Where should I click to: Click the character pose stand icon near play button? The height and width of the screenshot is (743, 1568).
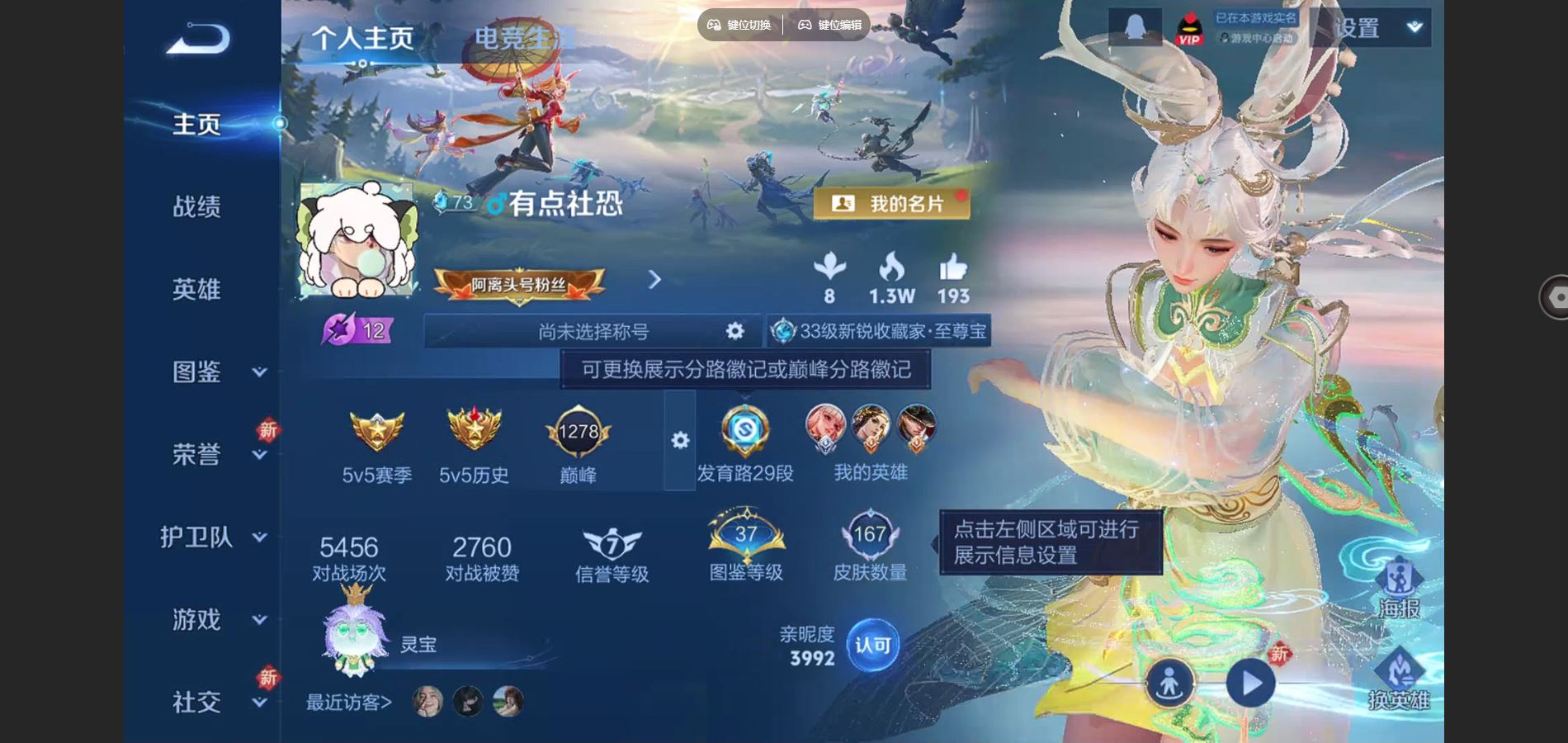pyautogui.click(x=1172, y=684)
